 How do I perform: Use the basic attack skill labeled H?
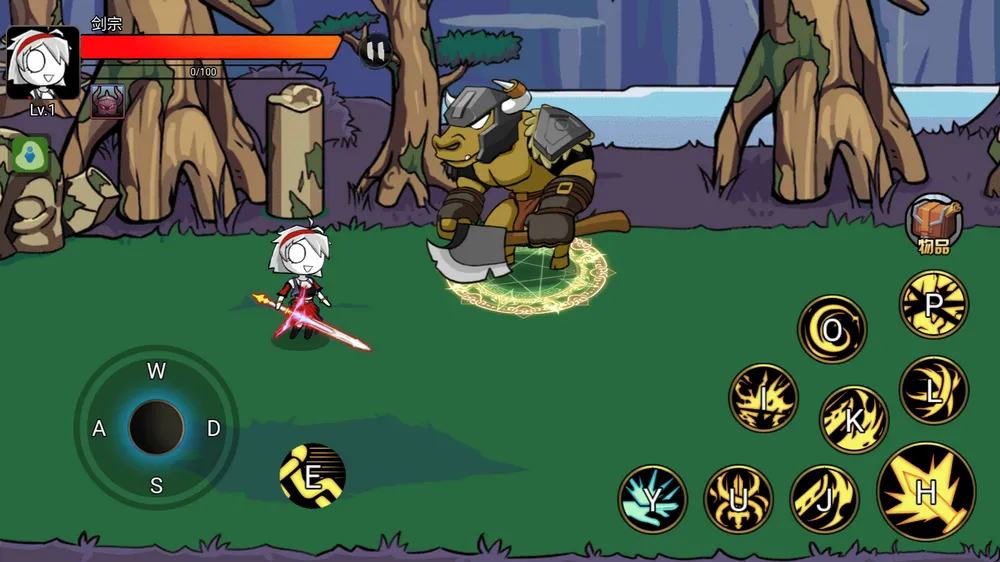coord(926,491)
